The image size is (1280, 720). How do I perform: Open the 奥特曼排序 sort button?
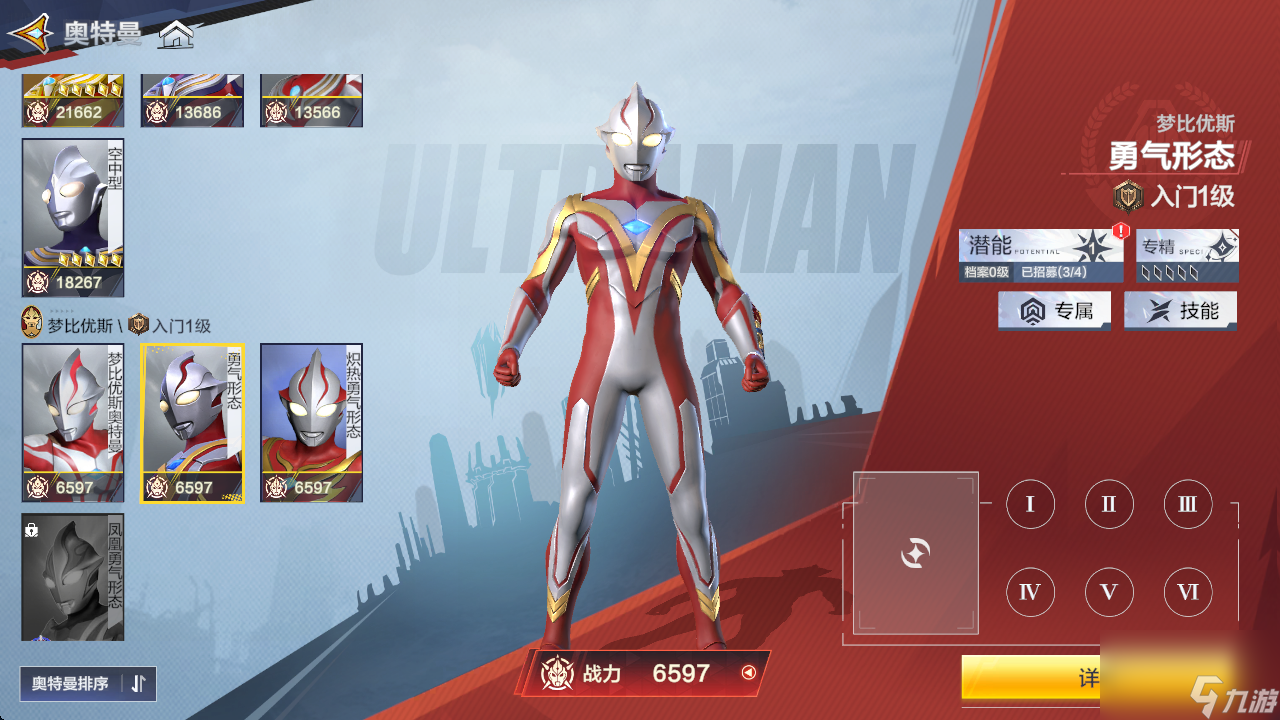pos(88,684)
